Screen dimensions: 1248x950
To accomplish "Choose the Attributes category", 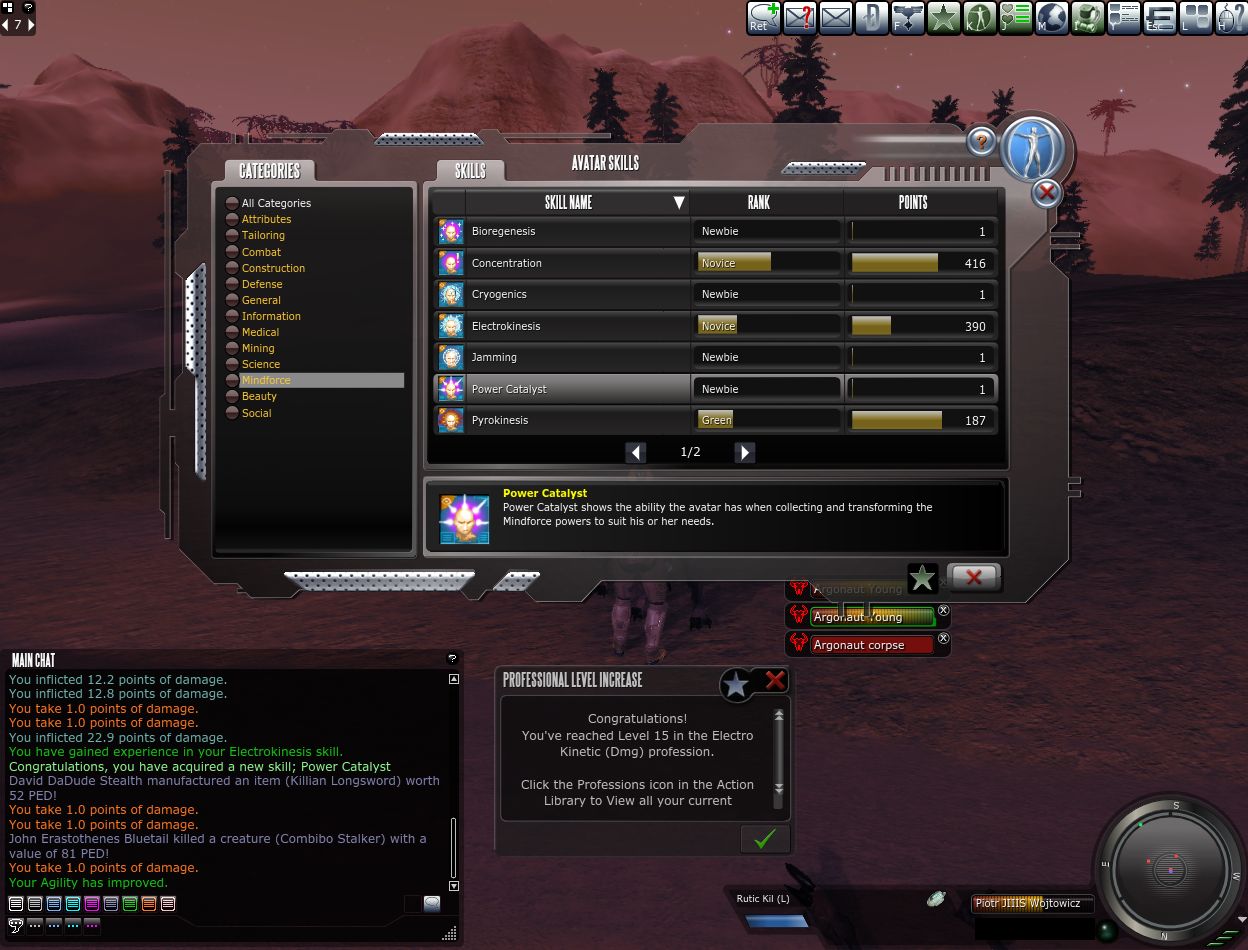I will (266, 219).
